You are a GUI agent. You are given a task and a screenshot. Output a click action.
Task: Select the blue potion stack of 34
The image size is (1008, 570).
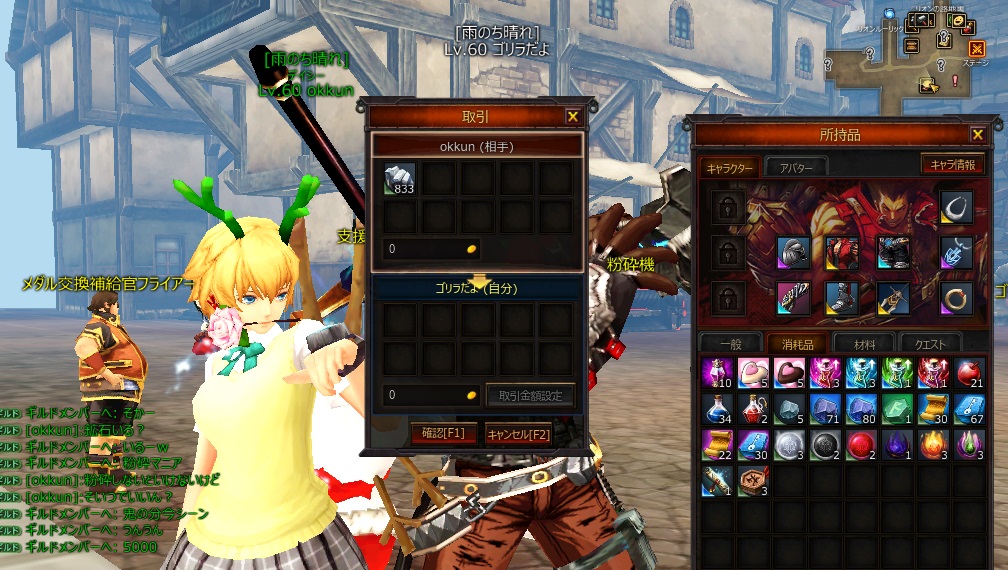tap(716, 408)
